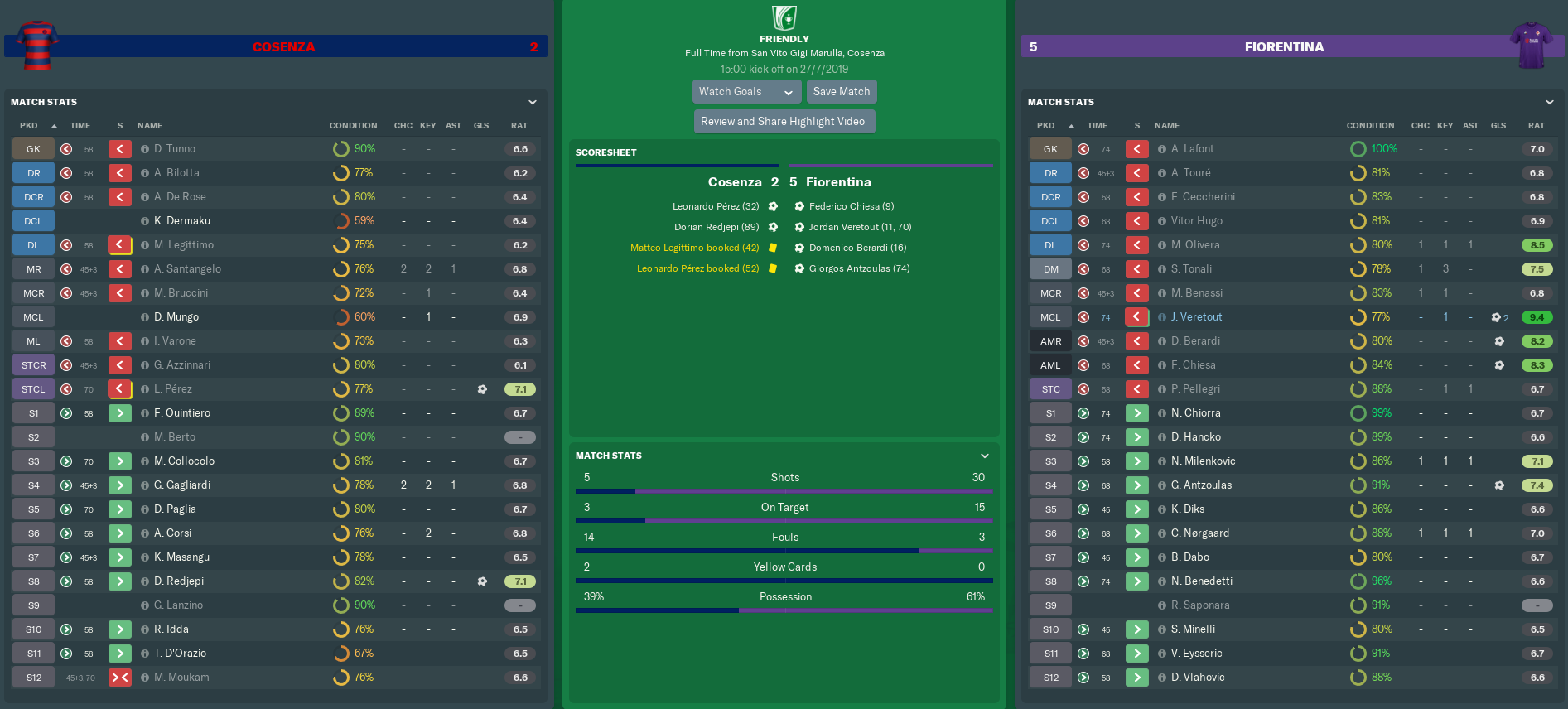Screen dimensions: 1568x709
Task: Click the Watch Goals button
Action: coord(731,92)
